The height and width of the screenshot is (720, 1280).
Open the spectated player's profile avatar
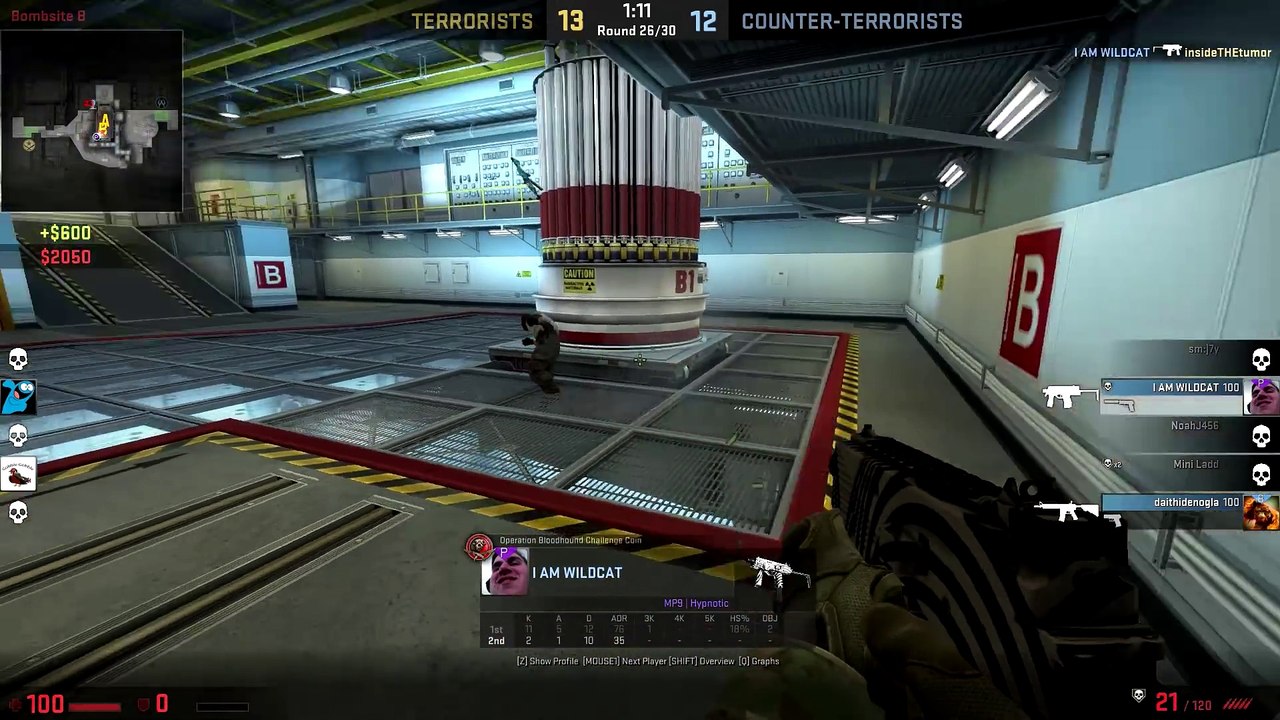[505, 572]
